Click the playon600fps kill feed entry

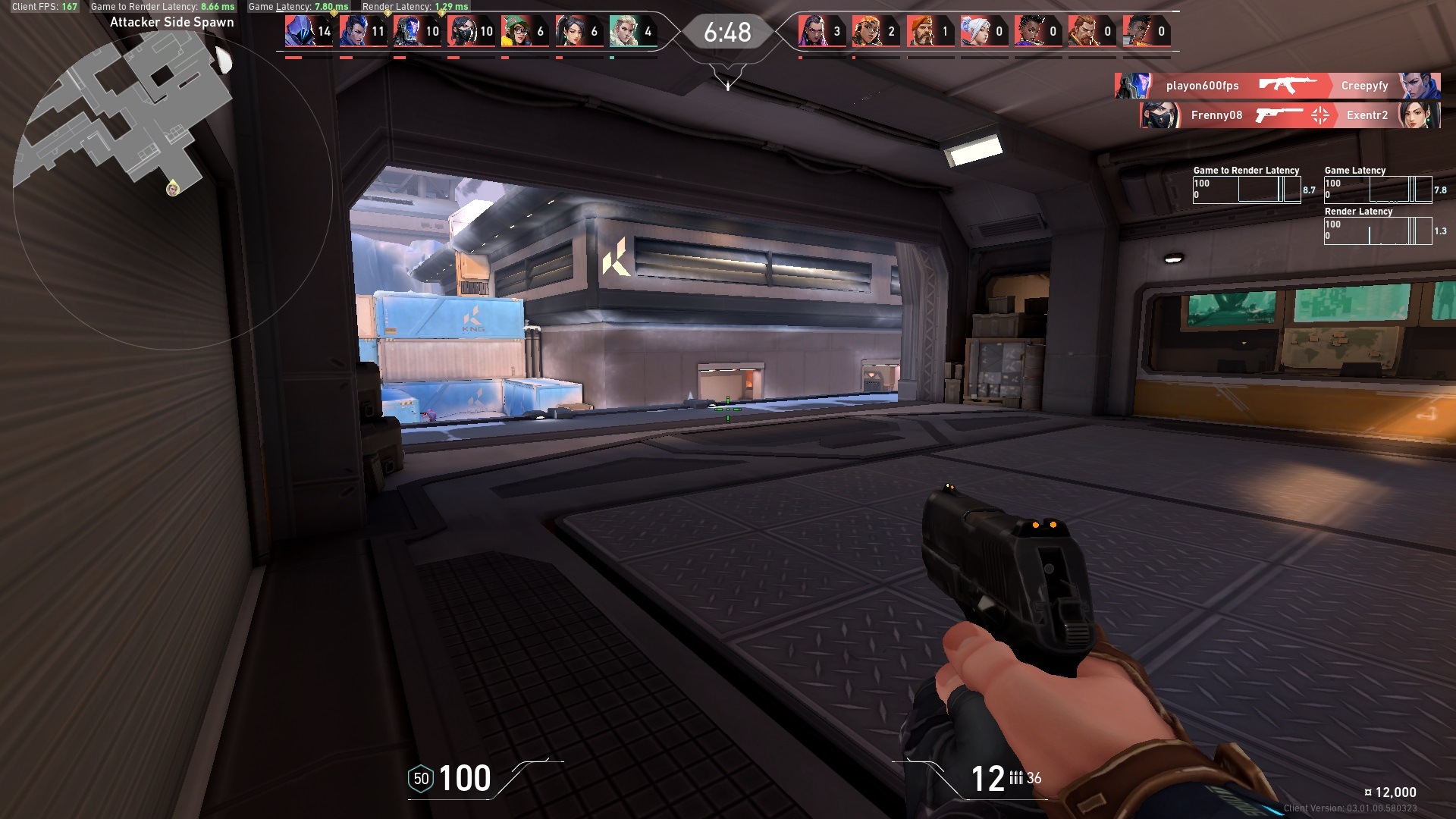click(1202, 86)
